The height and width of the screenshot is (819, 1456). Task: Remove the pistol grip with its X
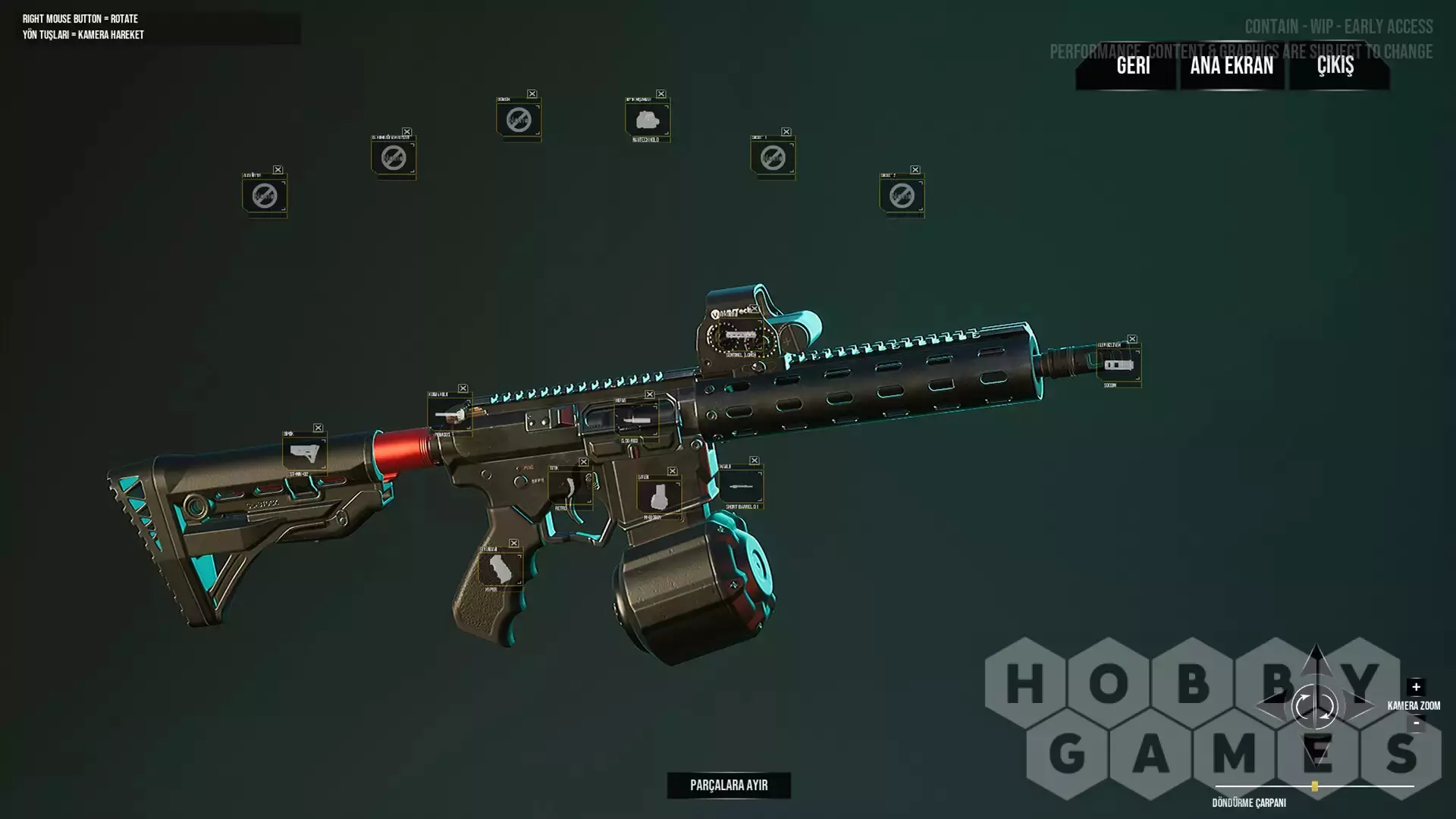(514, 543)
